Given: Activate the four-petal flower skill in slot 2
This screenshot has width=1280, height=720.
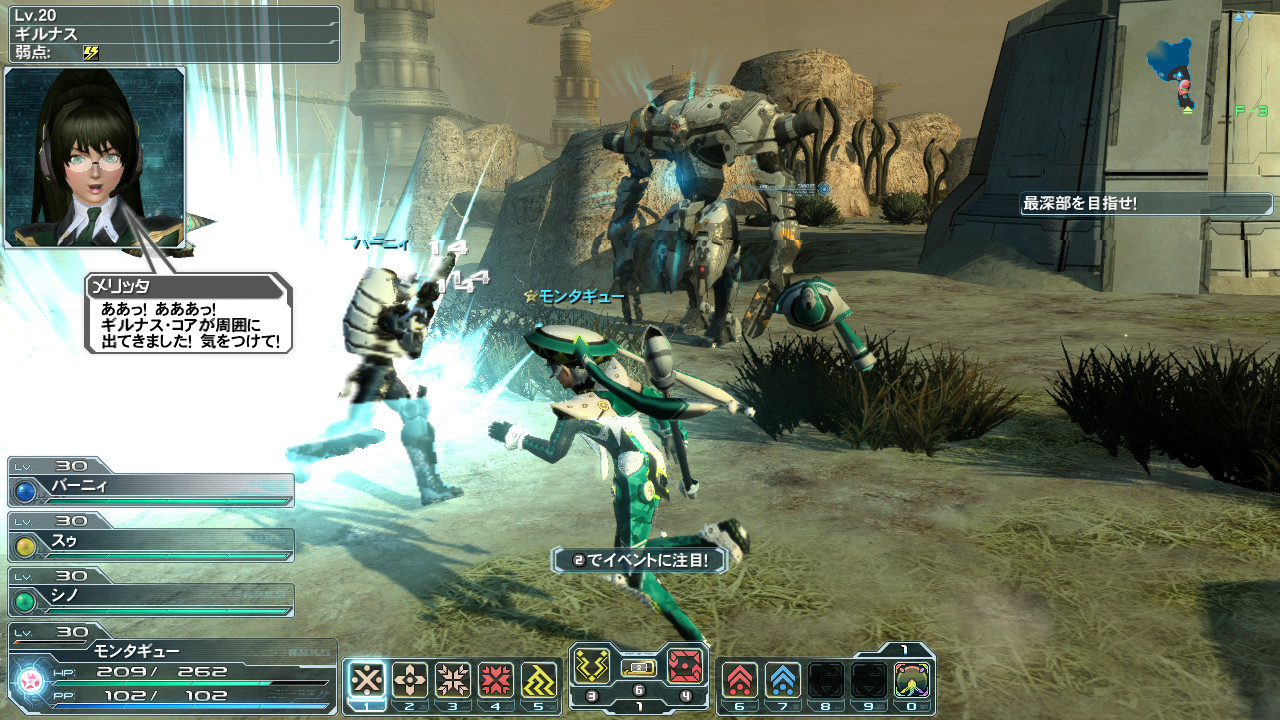Looking at the screenshot, I should click(410, 680).
